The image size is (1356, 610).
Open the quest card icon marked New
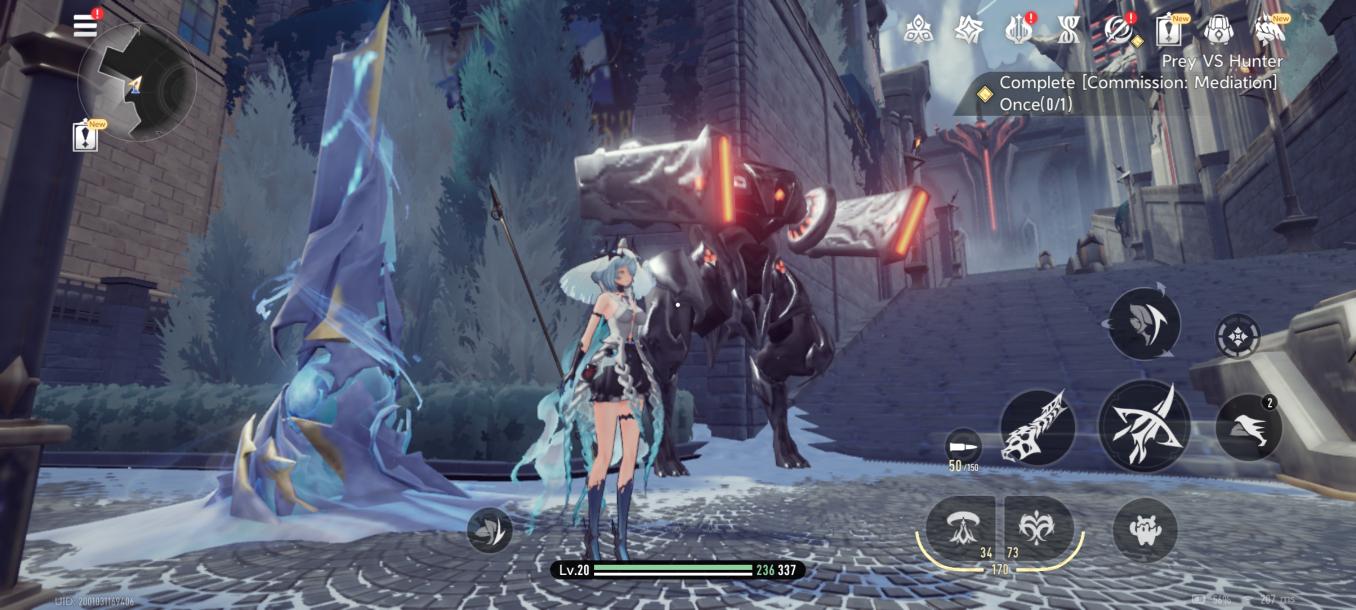(1168, 31)
